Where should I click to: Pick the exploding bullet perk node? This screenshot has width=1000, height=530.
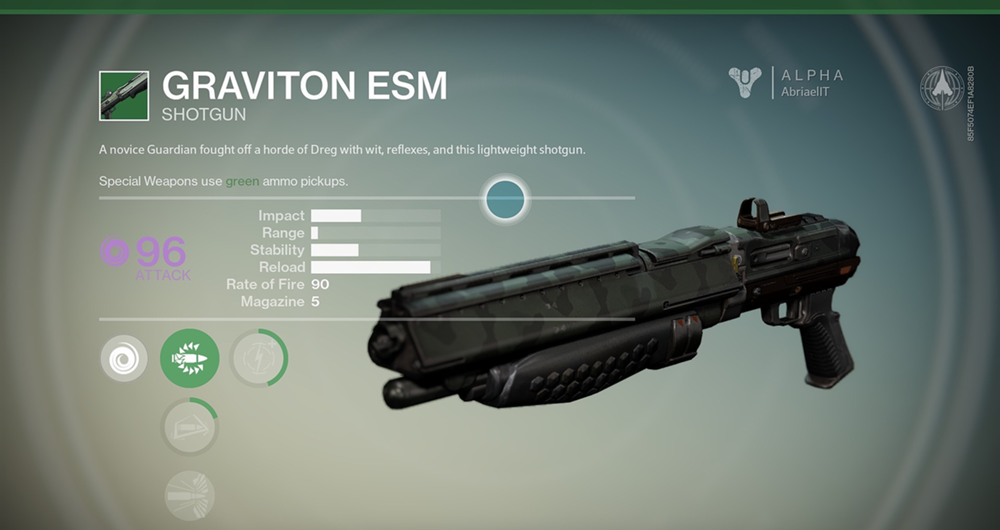tap(189, 495)
